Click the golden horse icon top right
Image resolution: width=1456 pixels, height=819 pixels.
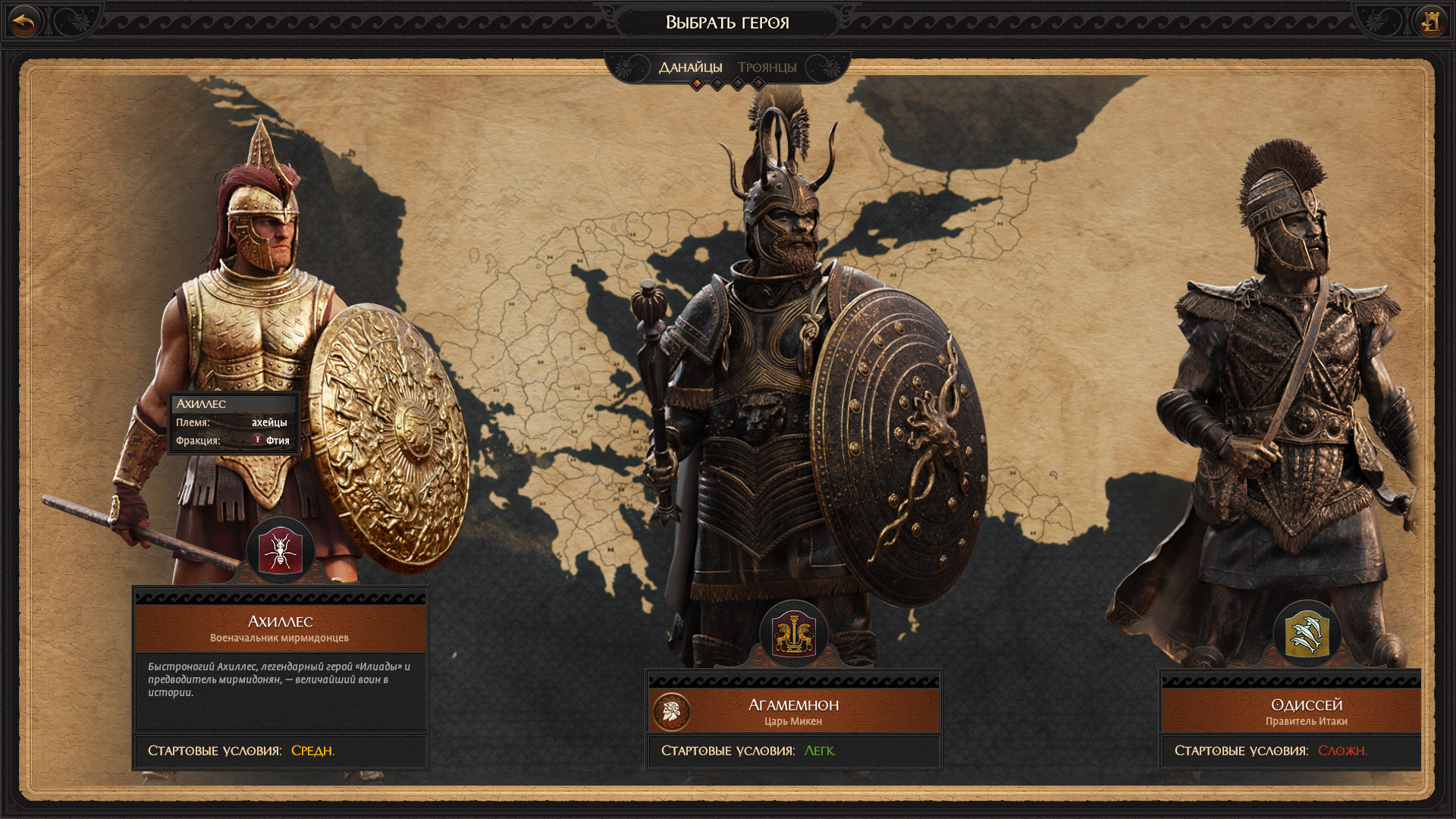coord(1430,22)
